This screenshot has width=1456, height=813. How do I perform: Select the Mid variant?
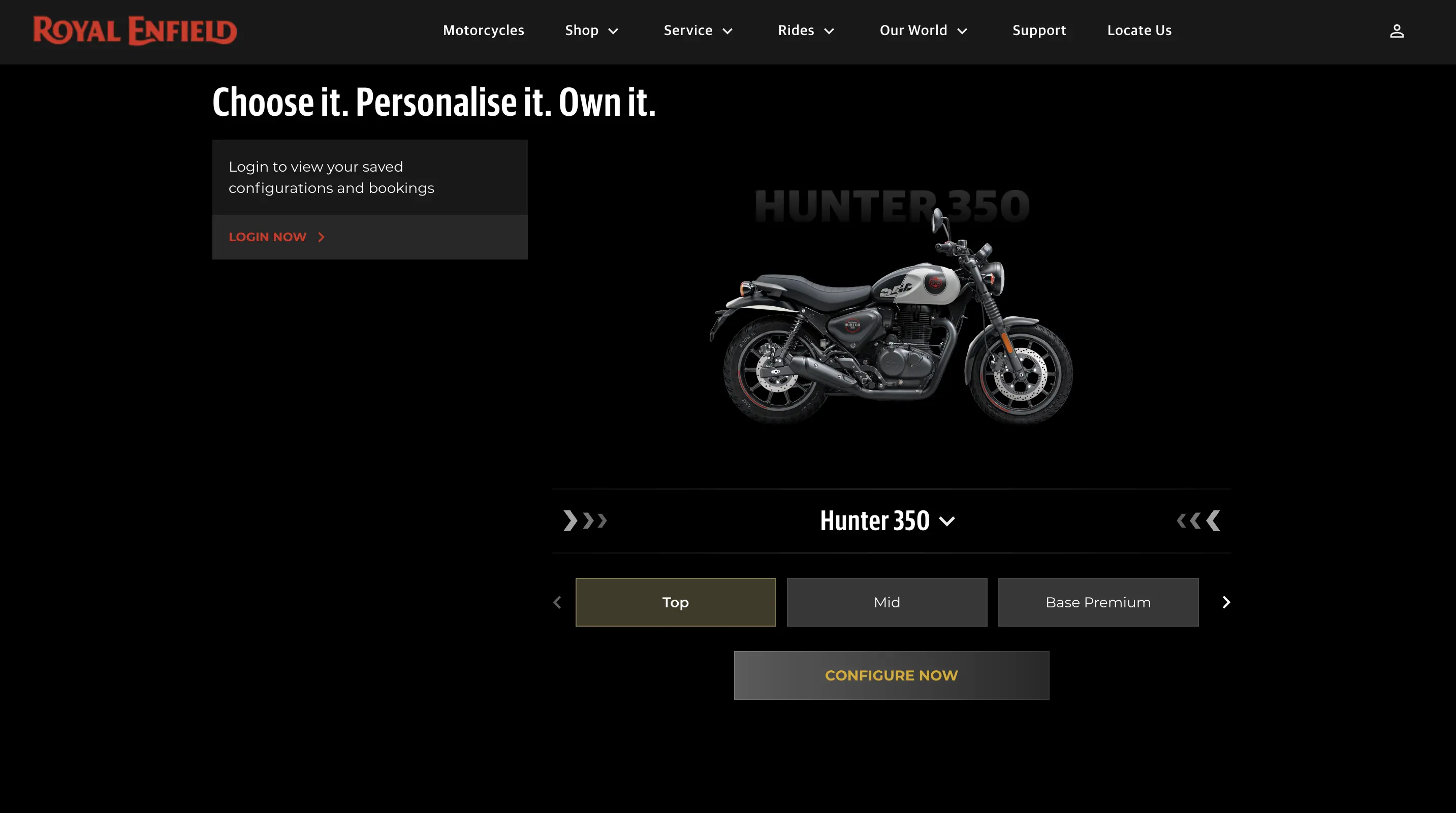click(x=887, y=602)
